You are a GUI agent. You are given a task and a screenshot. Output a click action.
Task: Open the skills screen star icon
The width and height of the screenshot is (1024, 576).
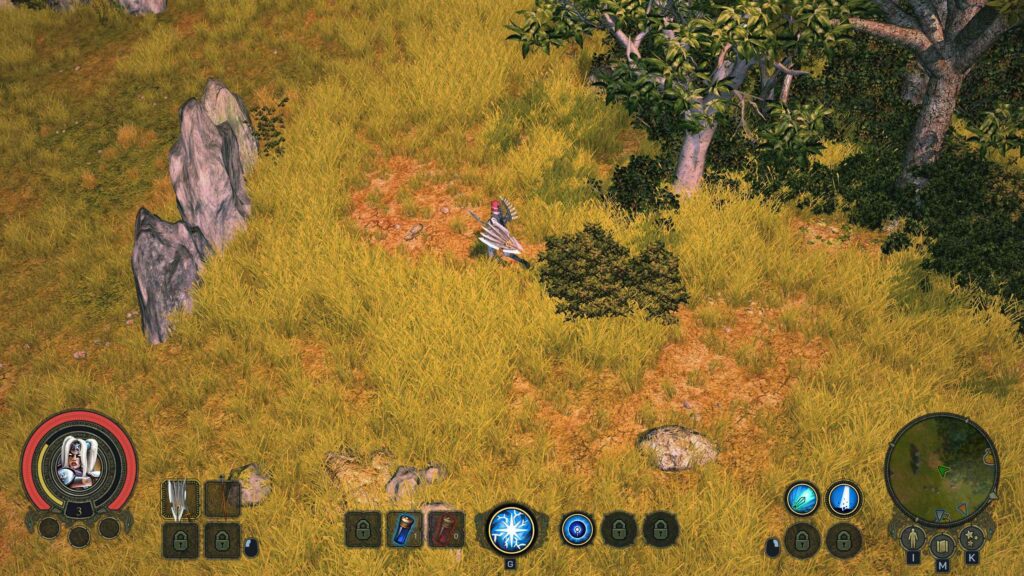click(x=971, y=539)
